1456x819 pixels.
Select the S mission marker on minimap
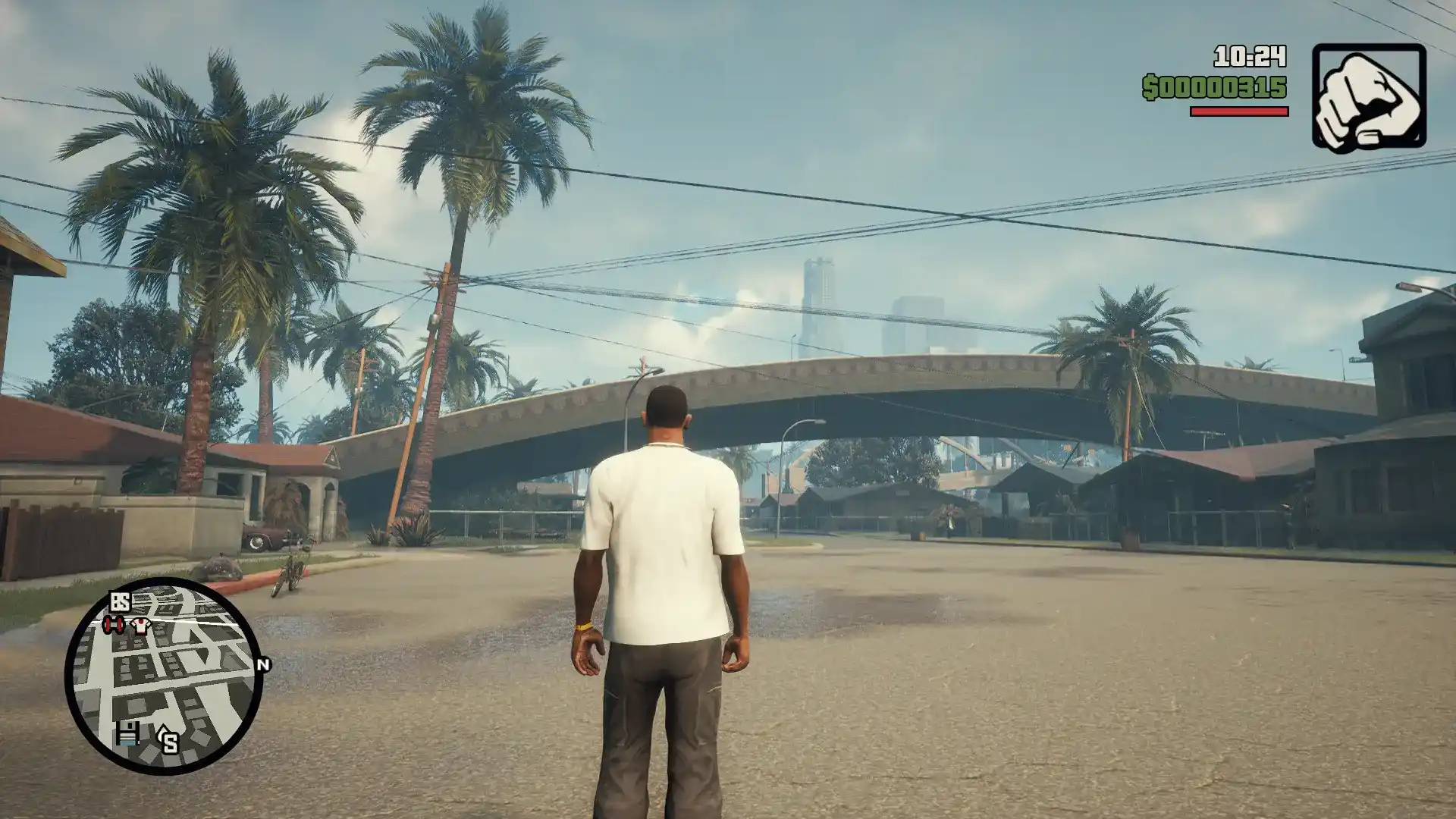(x=168, y=739)
